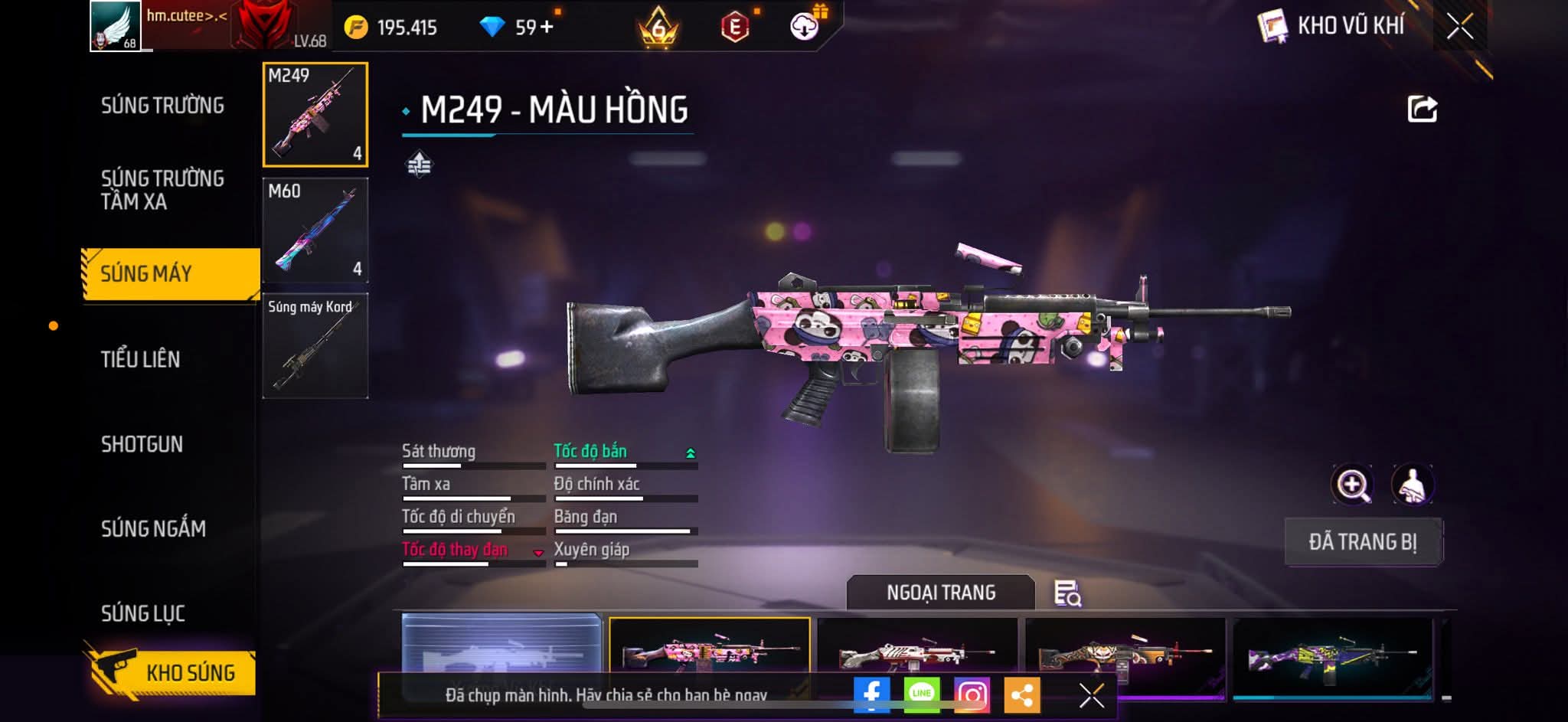Add more diamonds with plus button
This screenshot has height=722, width=1568.
[x=546, y=28]
